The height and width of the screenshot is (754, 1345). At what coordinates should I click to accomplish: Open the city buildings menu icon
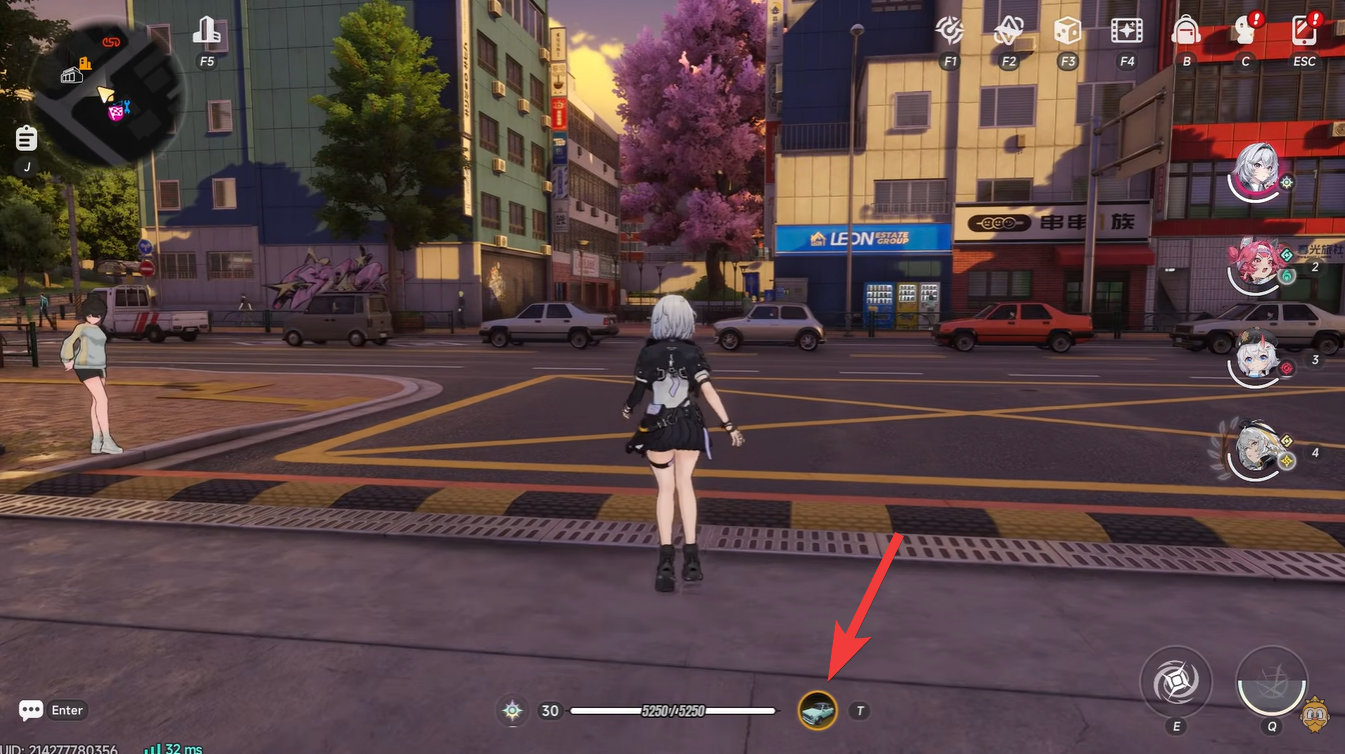206,31
